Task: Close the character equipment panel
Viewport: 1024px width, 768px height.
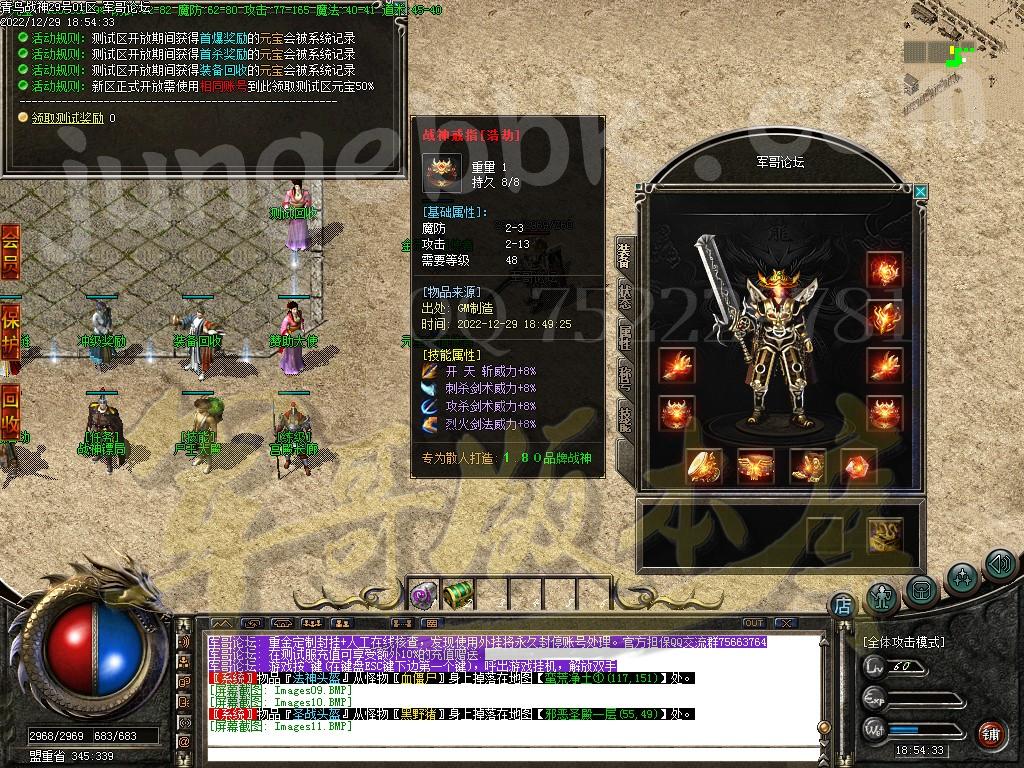Action: tap(920, 191)
